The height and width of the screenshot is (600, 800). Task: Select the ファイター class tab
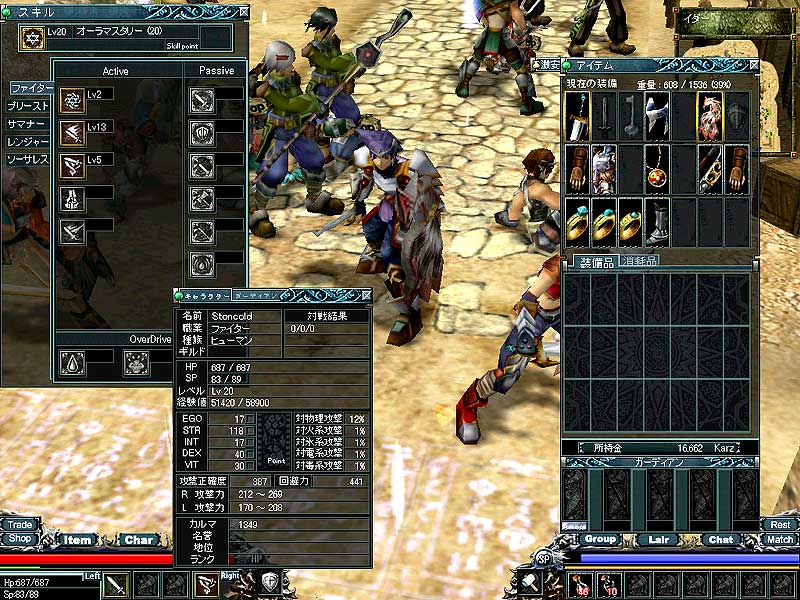pos(33,88)
